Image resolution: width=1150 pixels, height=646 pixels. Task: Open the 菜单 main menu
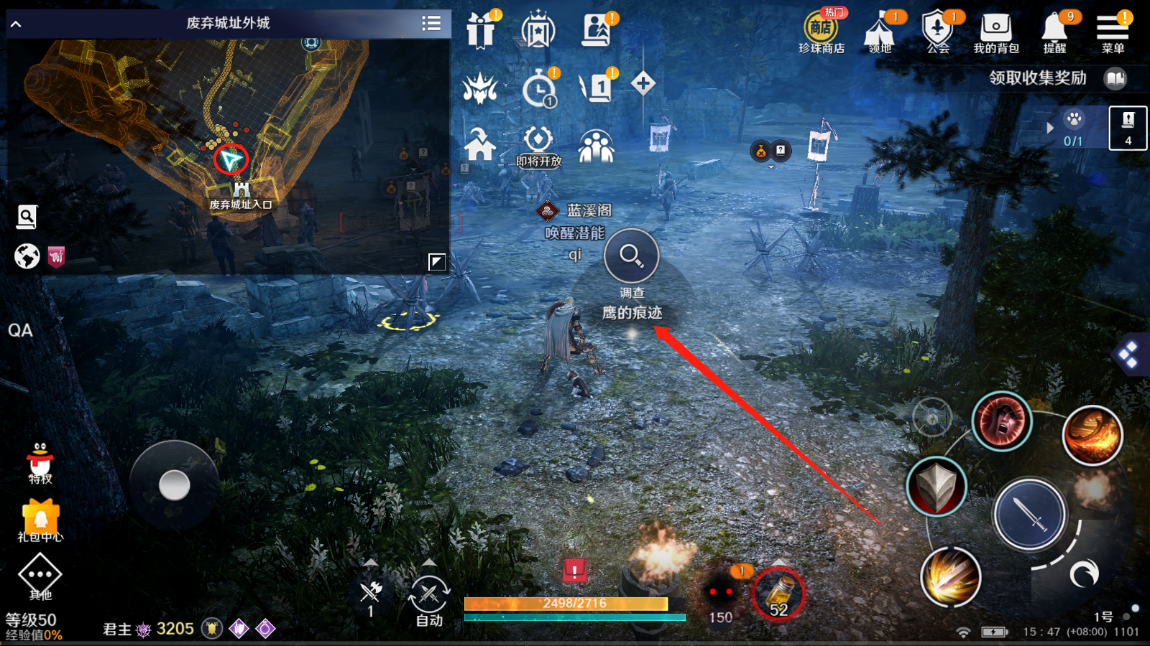pos(1112,29)
